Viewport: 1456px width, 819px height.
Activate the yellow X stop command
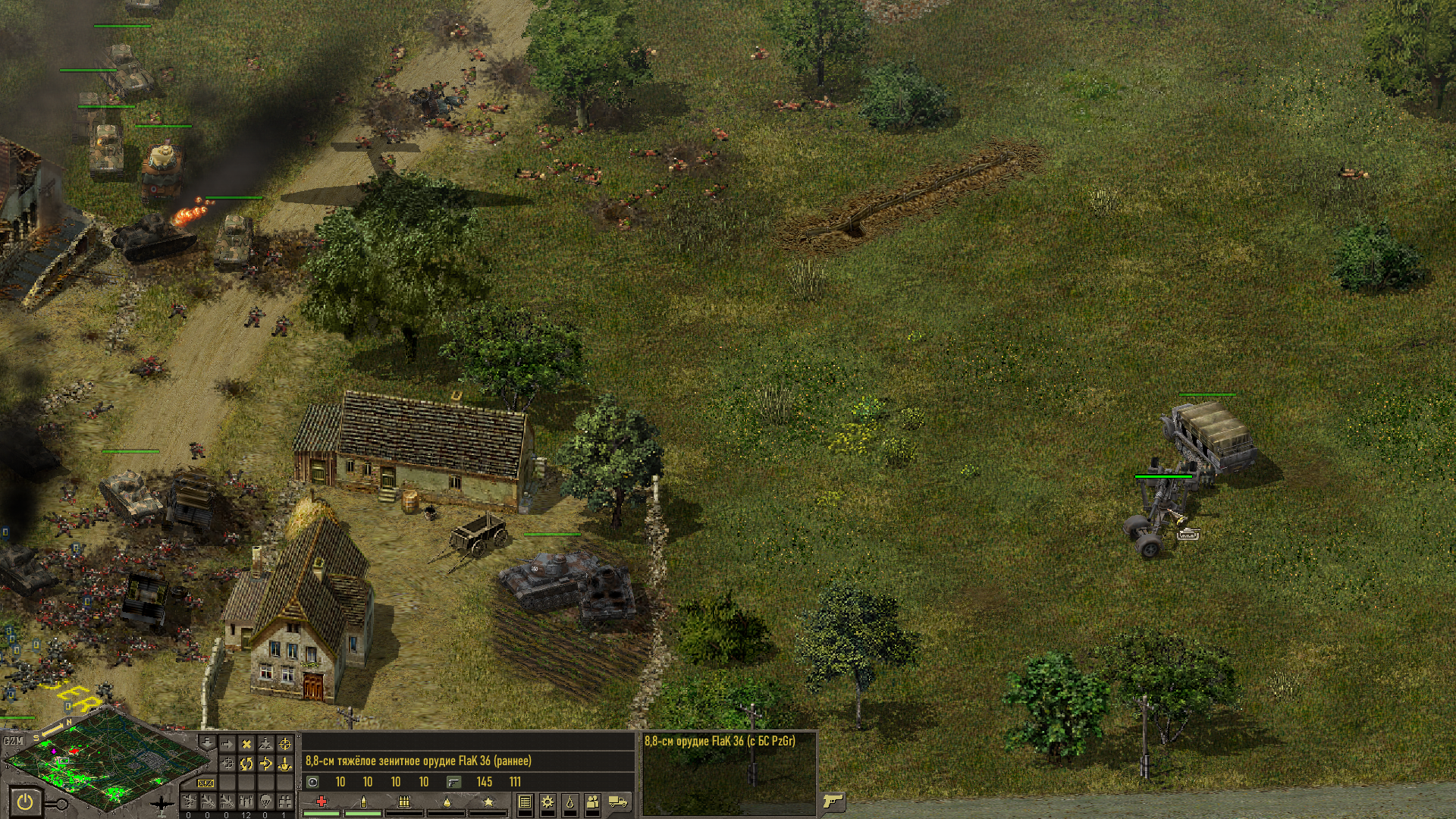pos(246,744)
